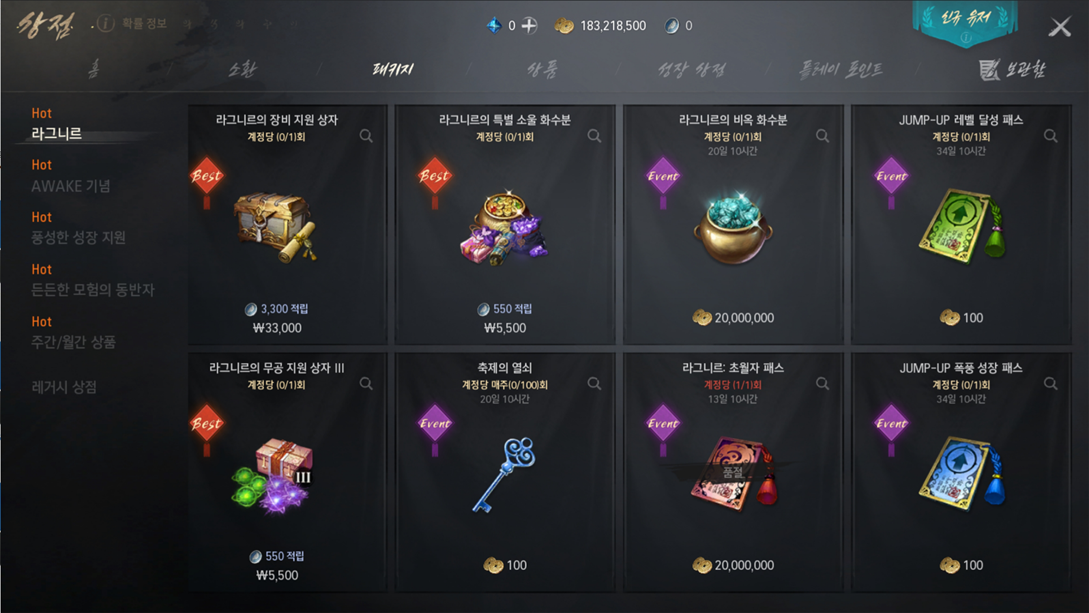Select the 든든한 모험의 동반자 category
This screenshot has height=613, width=1089.
pyautogui.click(x=92, y=289)
